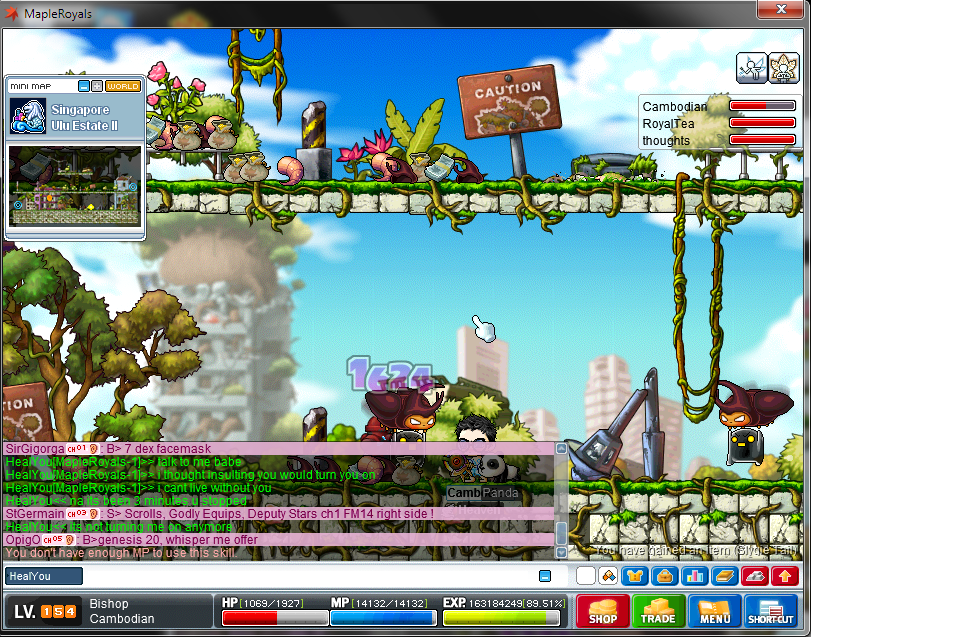
Task: Open the WORLD map from the mini map
Action: coord(122,86)
